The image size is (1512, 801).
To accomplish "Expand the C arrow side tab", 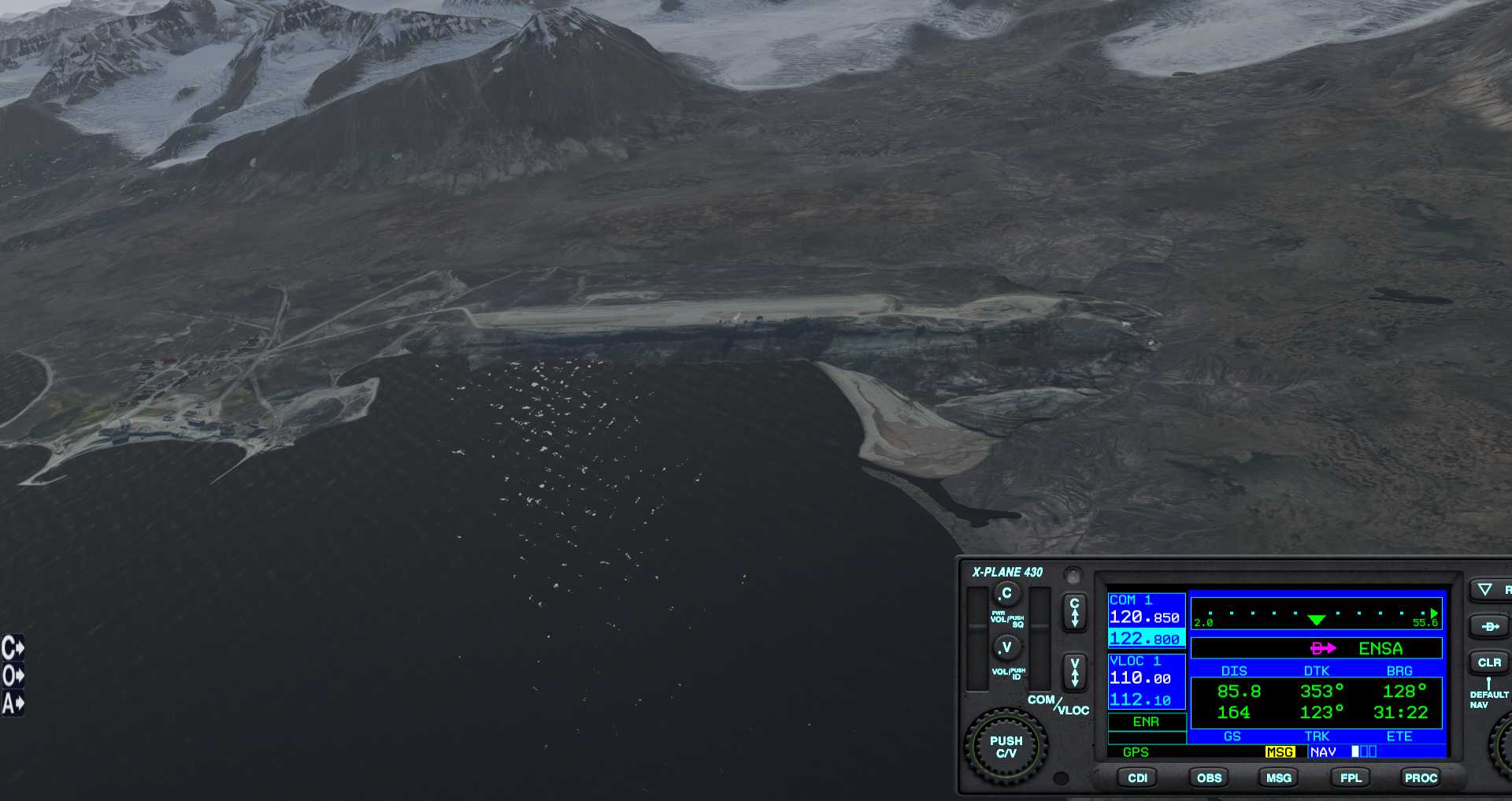I will click(13, 647).
